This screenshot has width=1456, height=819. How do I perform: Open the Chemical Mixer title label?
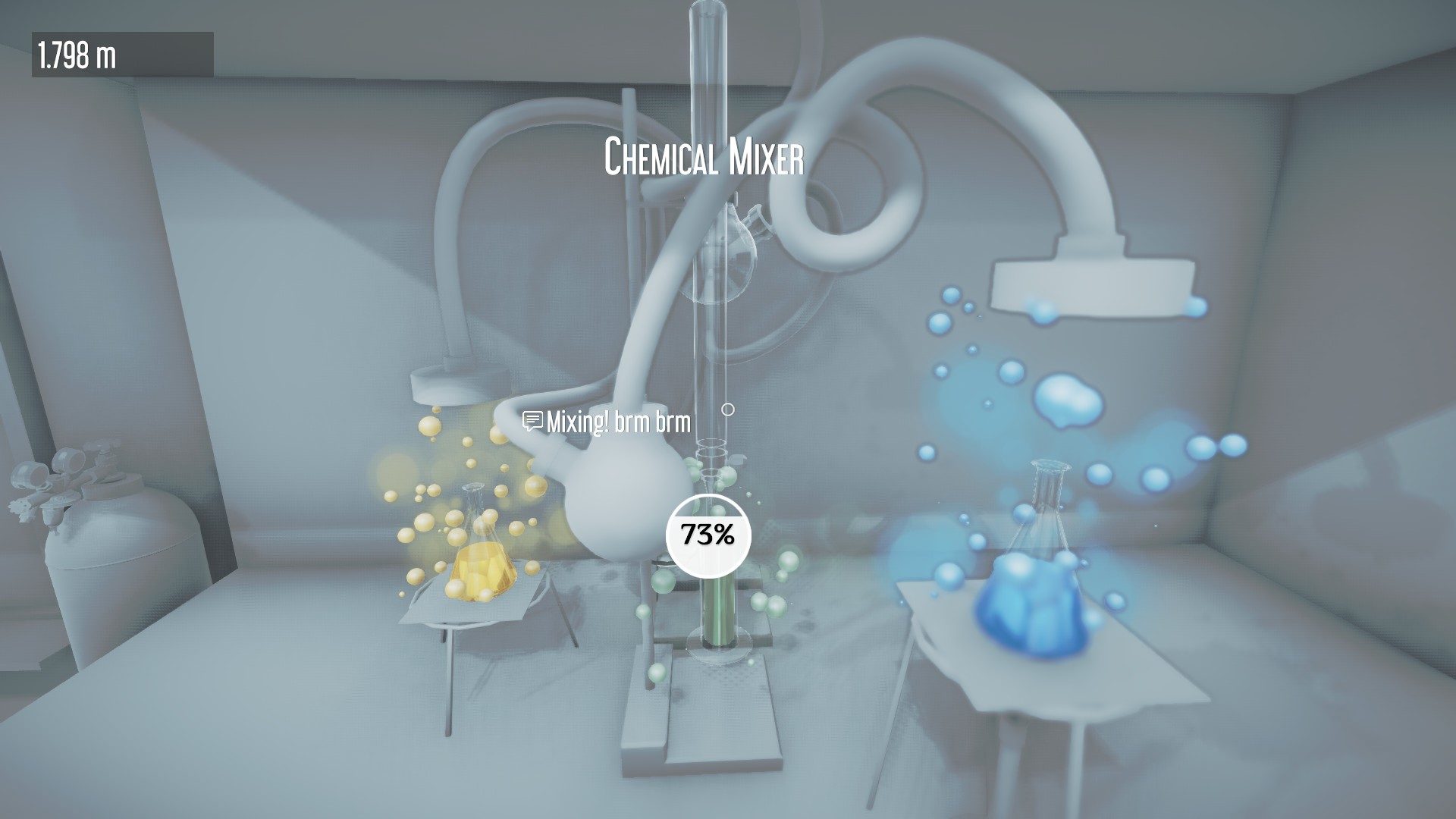coord(704,155)
